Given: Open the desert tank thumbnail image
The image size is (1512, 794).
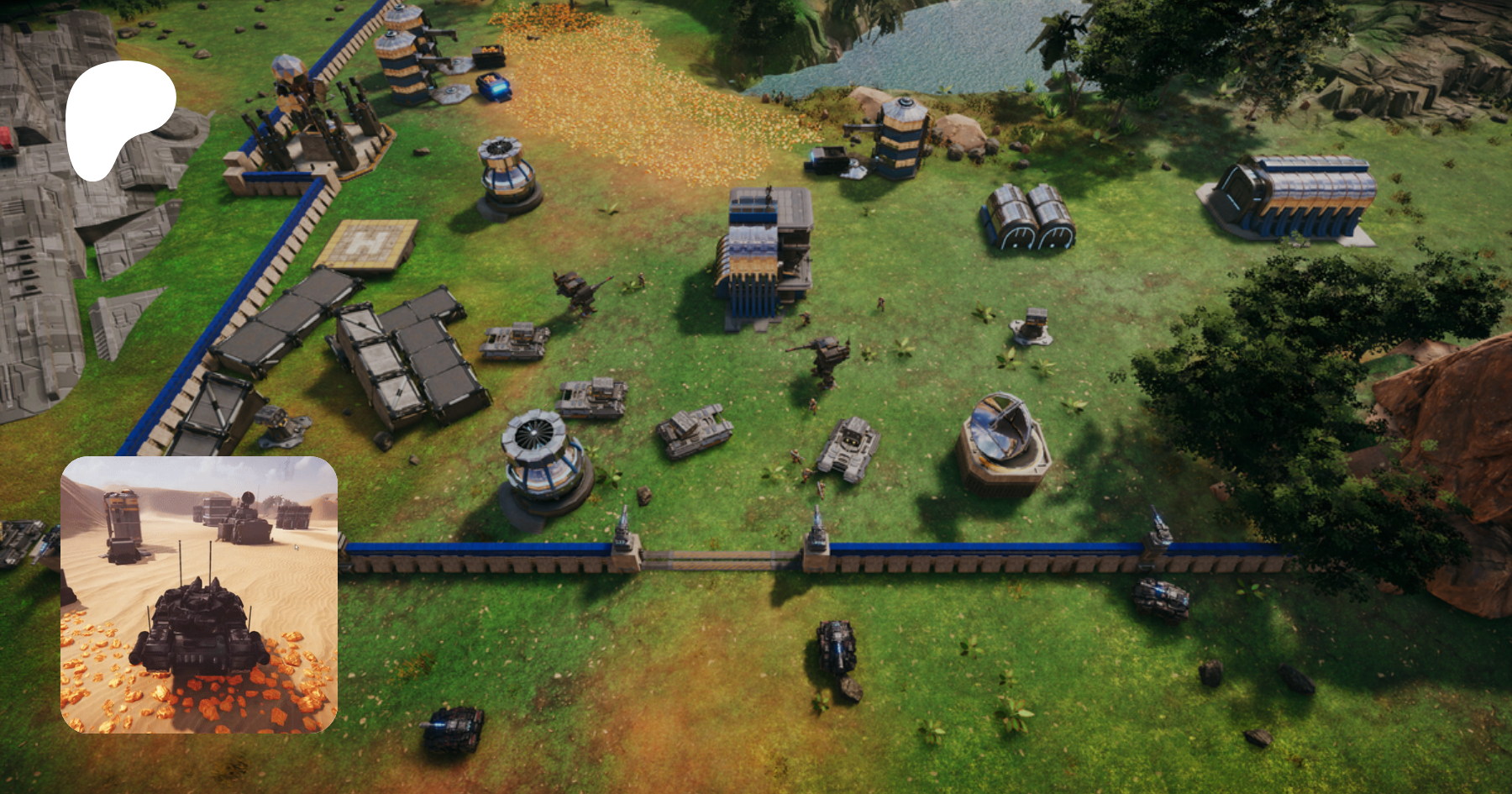Looking at the screenshot, I should point(199,595).
